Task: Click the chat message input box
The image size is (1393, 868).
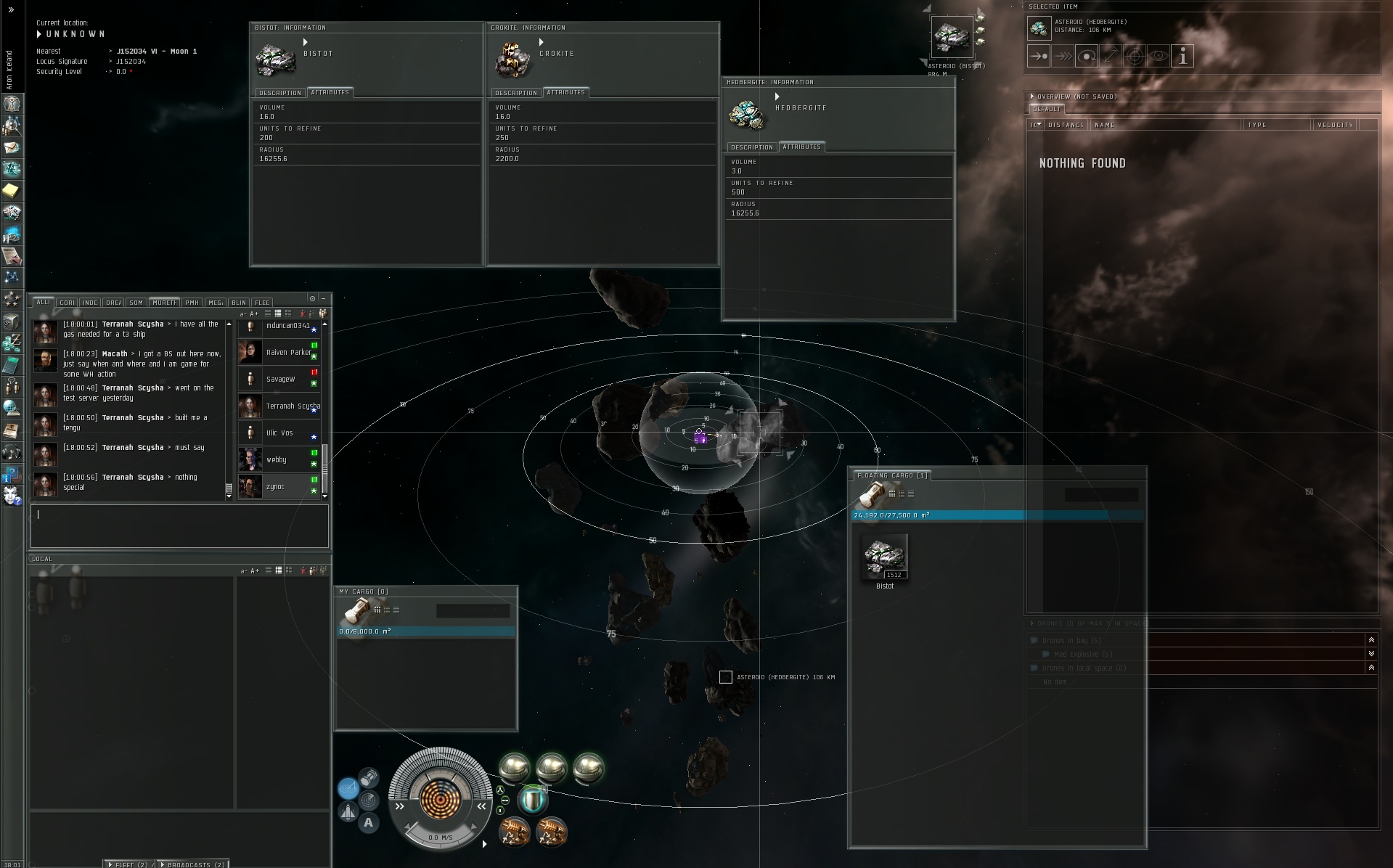Action: click(179, 525)
